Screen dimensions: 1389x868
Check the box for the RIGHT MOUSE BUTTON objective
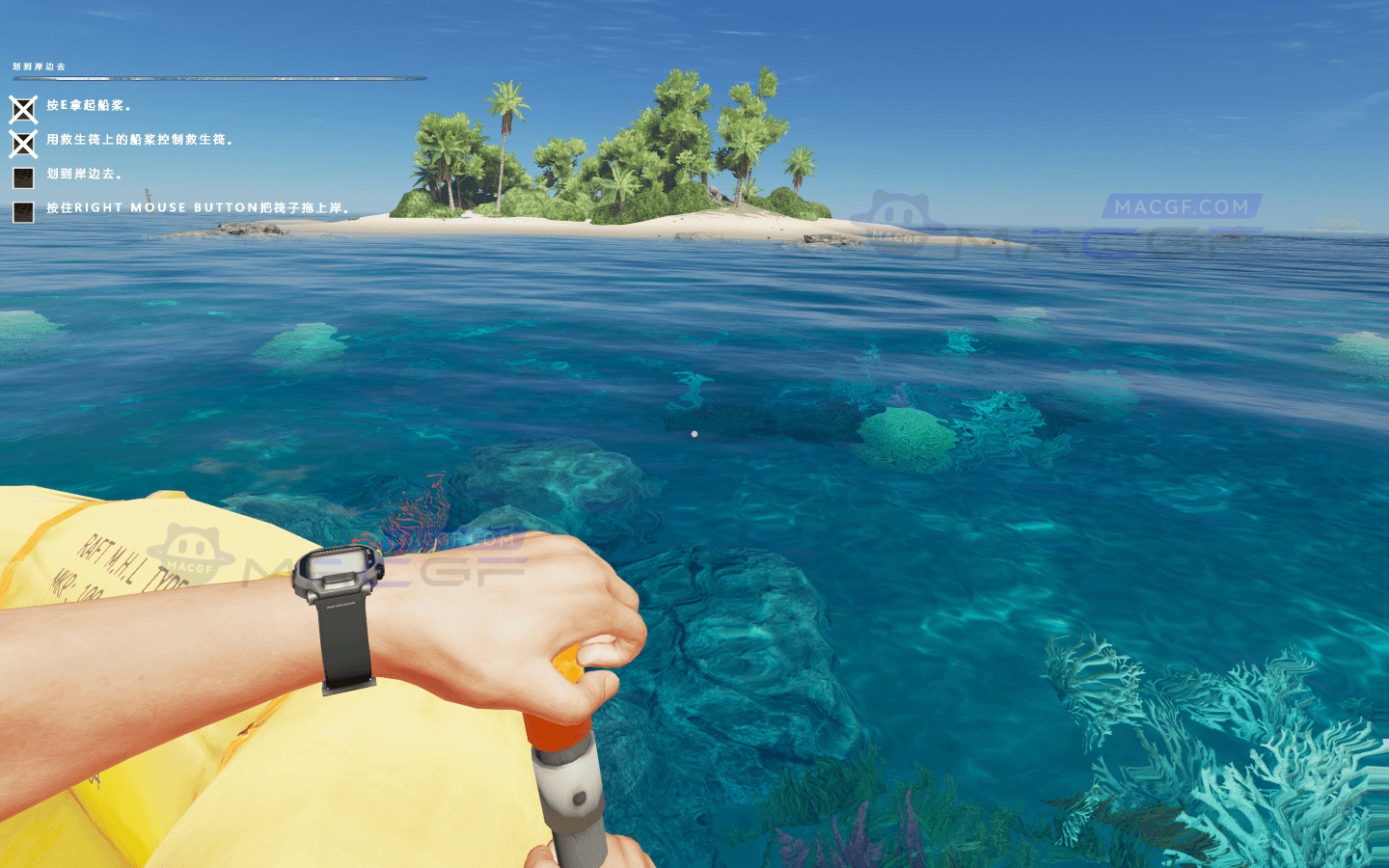point(21,209)
